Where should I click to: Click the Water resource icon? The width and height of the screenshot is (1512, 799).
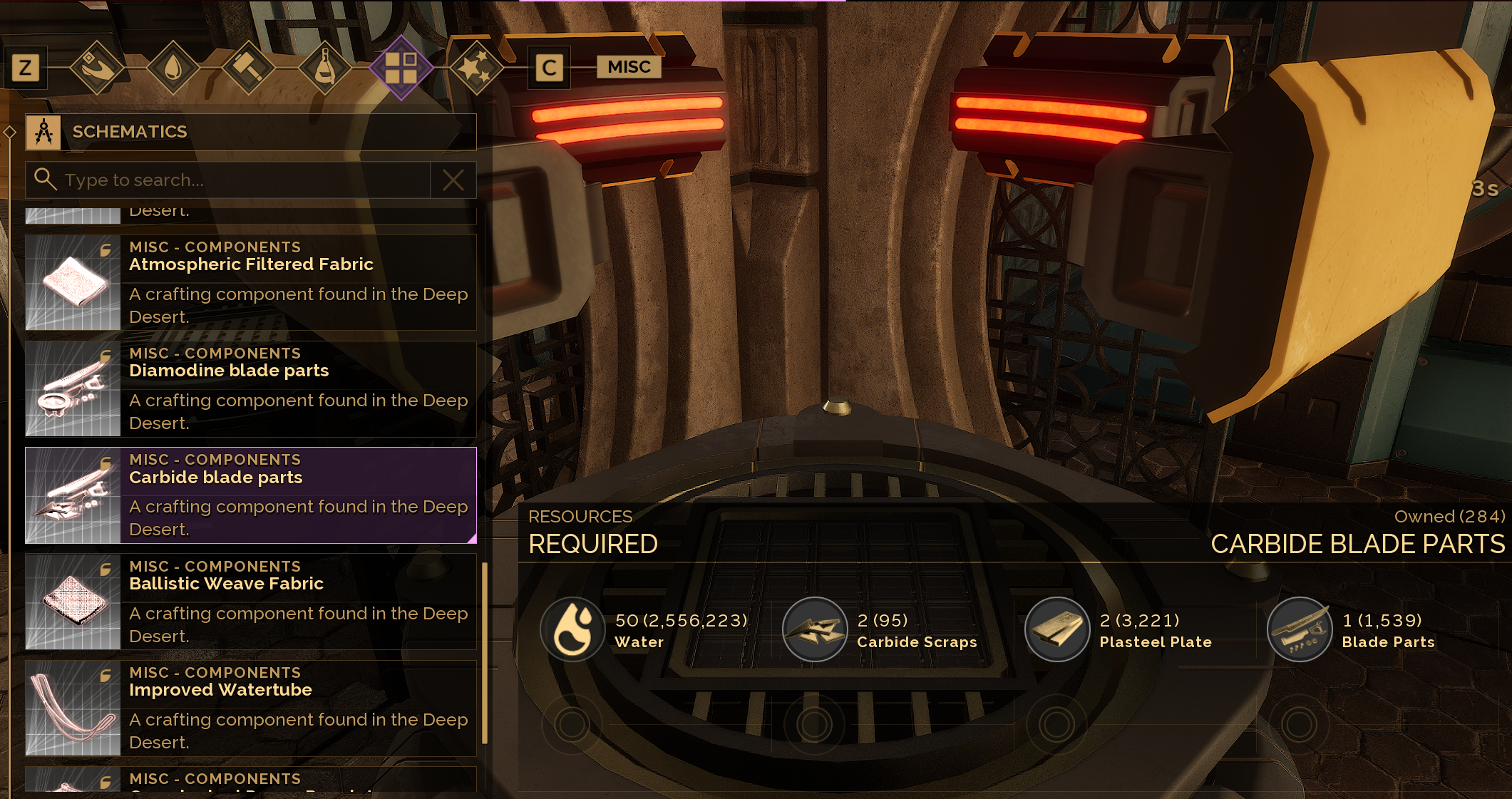[x=572, y=629]
